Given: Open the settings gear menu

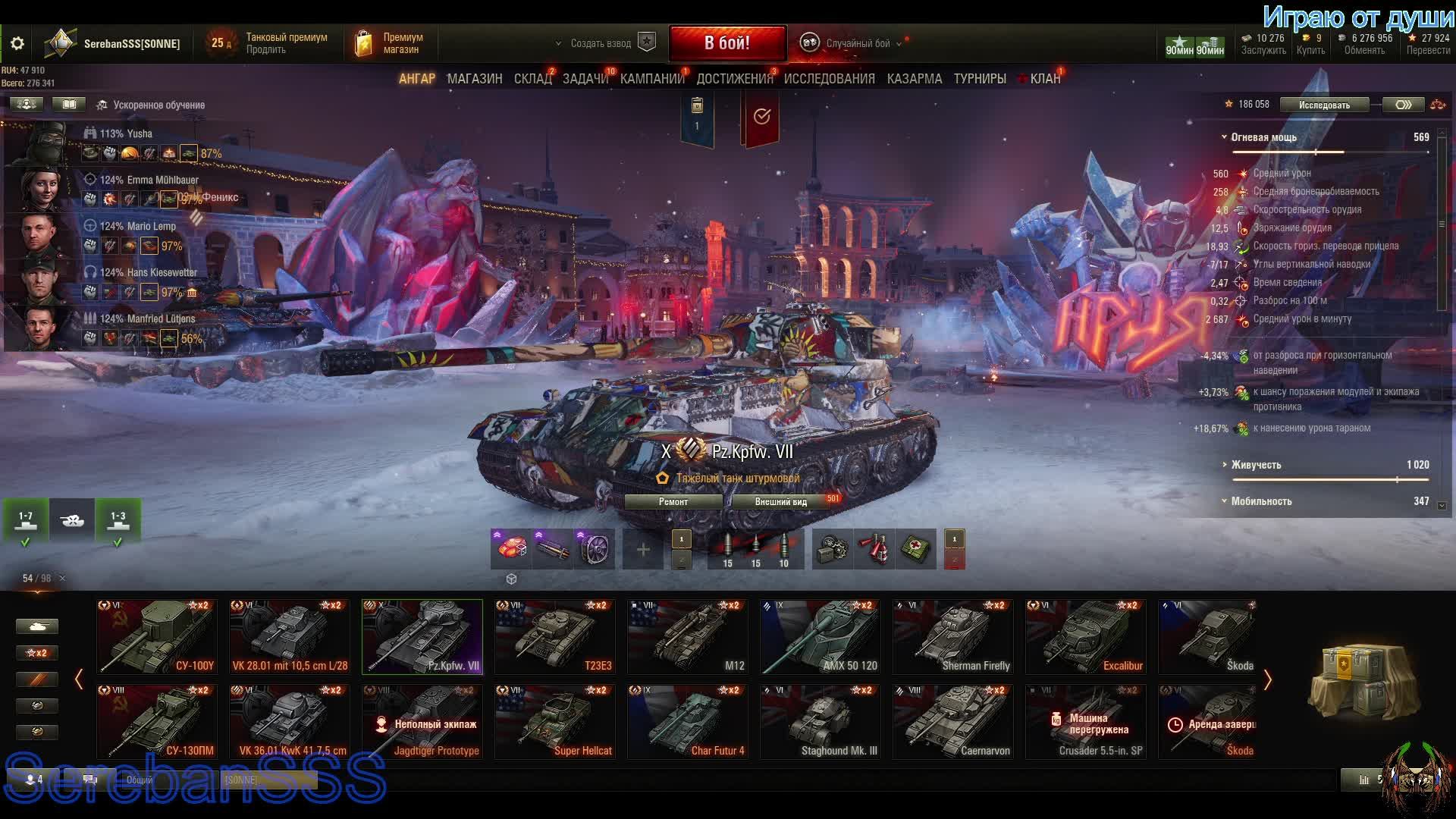Looking at the screenshot, I should (17, 44).
